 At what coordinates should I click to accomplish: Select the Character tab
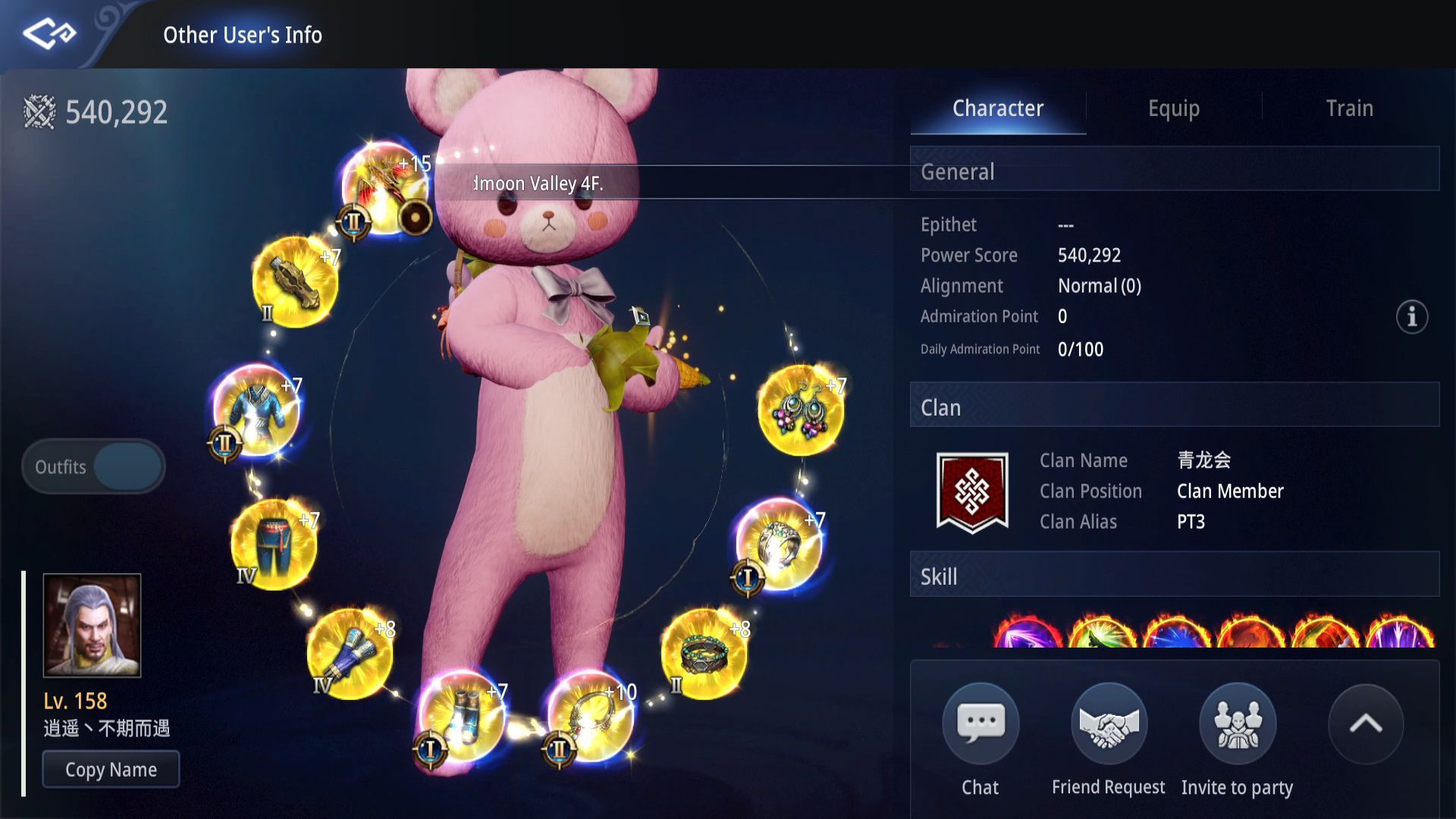pos(997,108)
